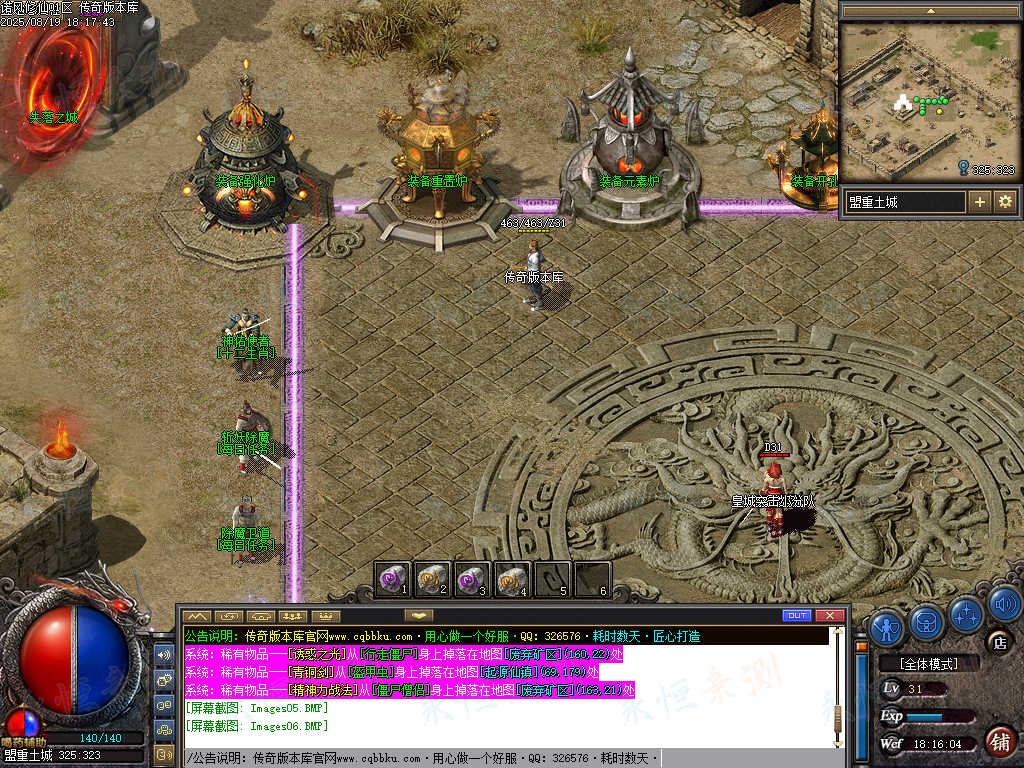Collapse the minimap with the top arrow bar
Viewport: 1024px width, 768px height.
point(930,11)
